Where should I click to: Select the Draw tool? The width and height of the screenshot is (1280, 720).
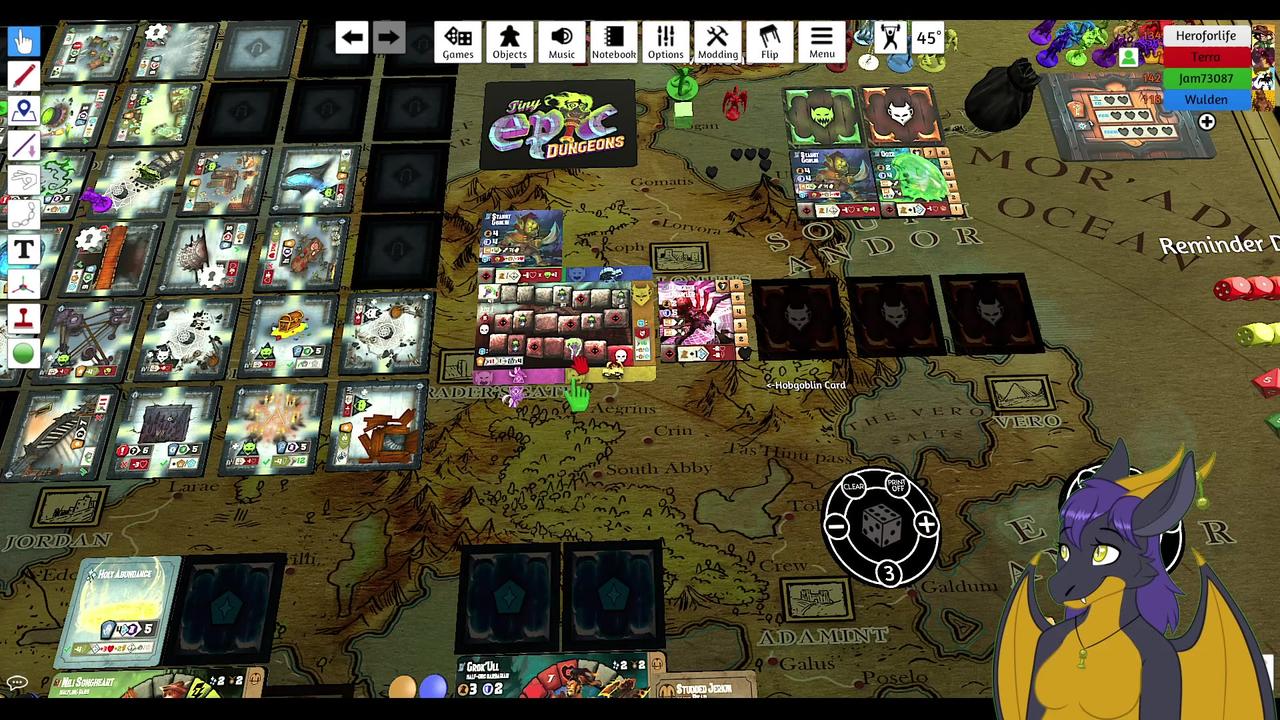pos(22,74)
